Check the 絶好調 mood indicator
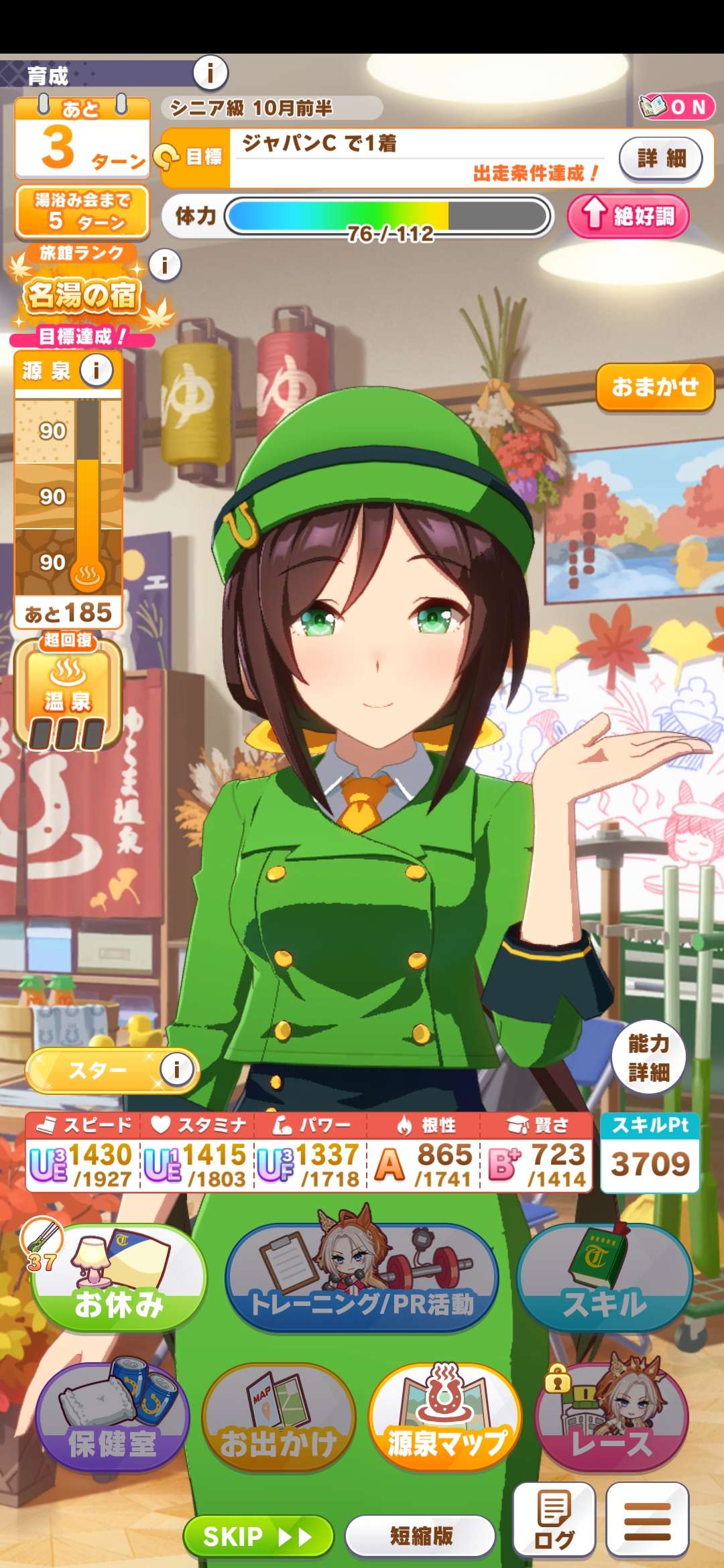 (x=628, y=216)
